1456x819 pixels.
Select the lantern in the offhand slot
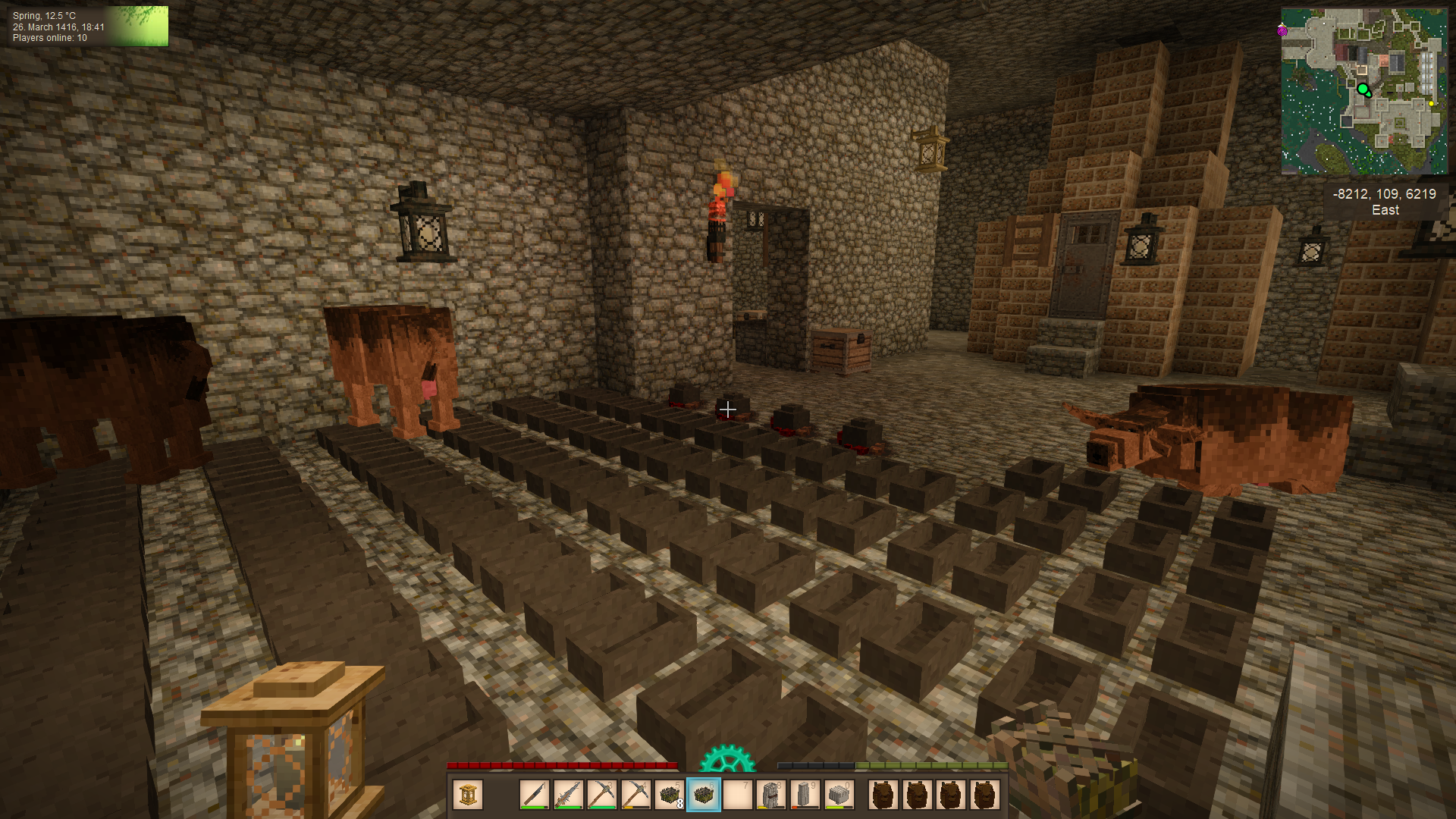tap(468, 795)
